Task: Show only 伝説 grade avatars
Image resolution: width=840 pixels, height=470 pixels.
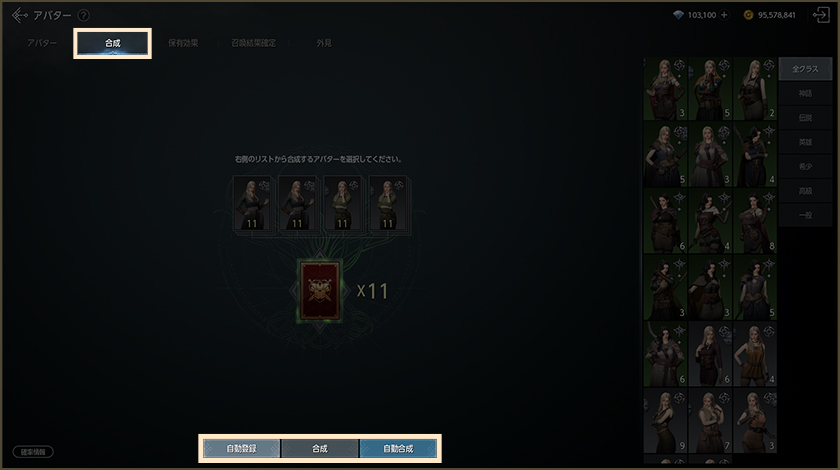Action: pos(805,117)
